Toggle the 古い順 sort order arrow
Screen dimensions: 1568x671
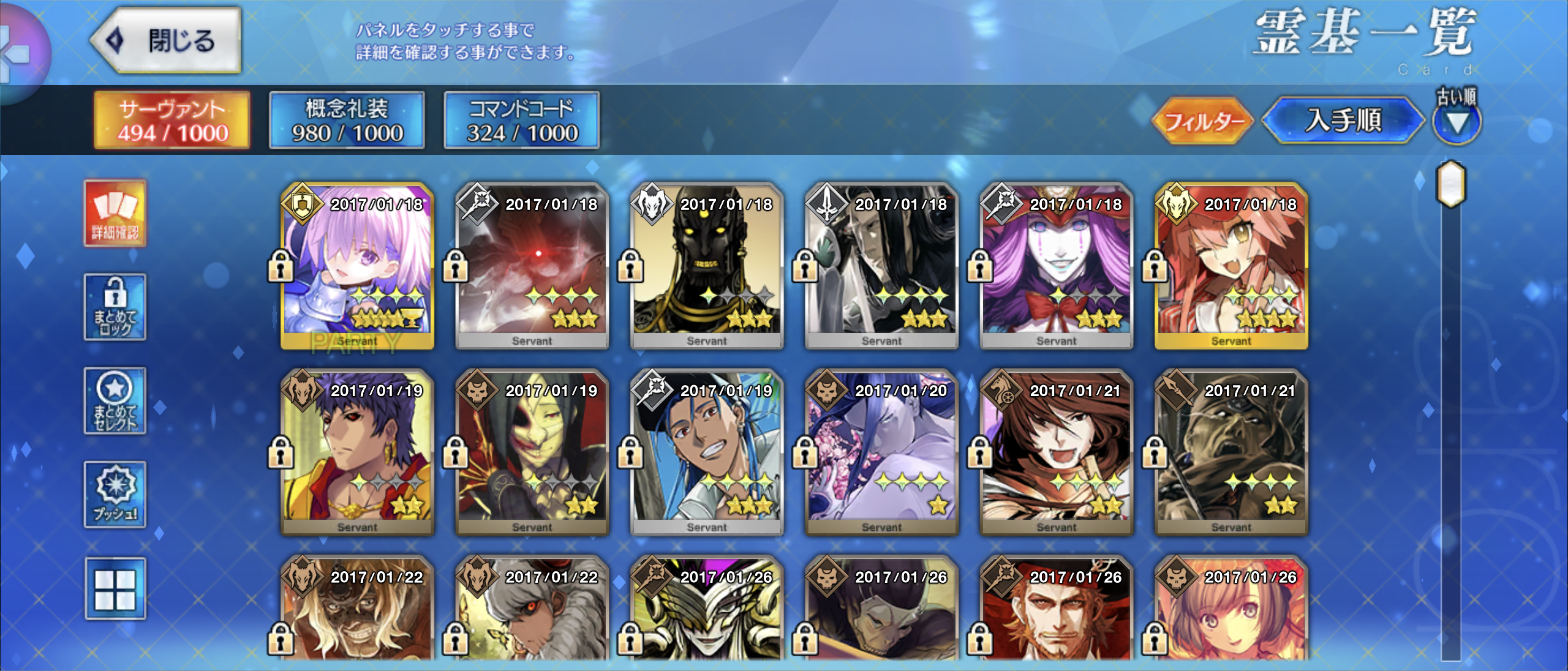coord(1457,122)
